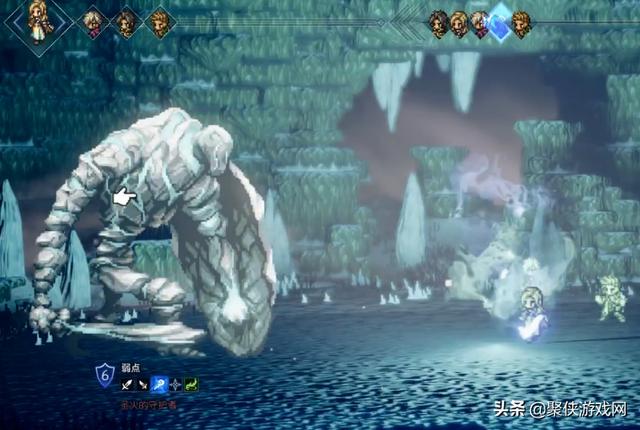Screen dimensions: 640x430
Task: Click the dagger weakness icon
Action: 143,384
